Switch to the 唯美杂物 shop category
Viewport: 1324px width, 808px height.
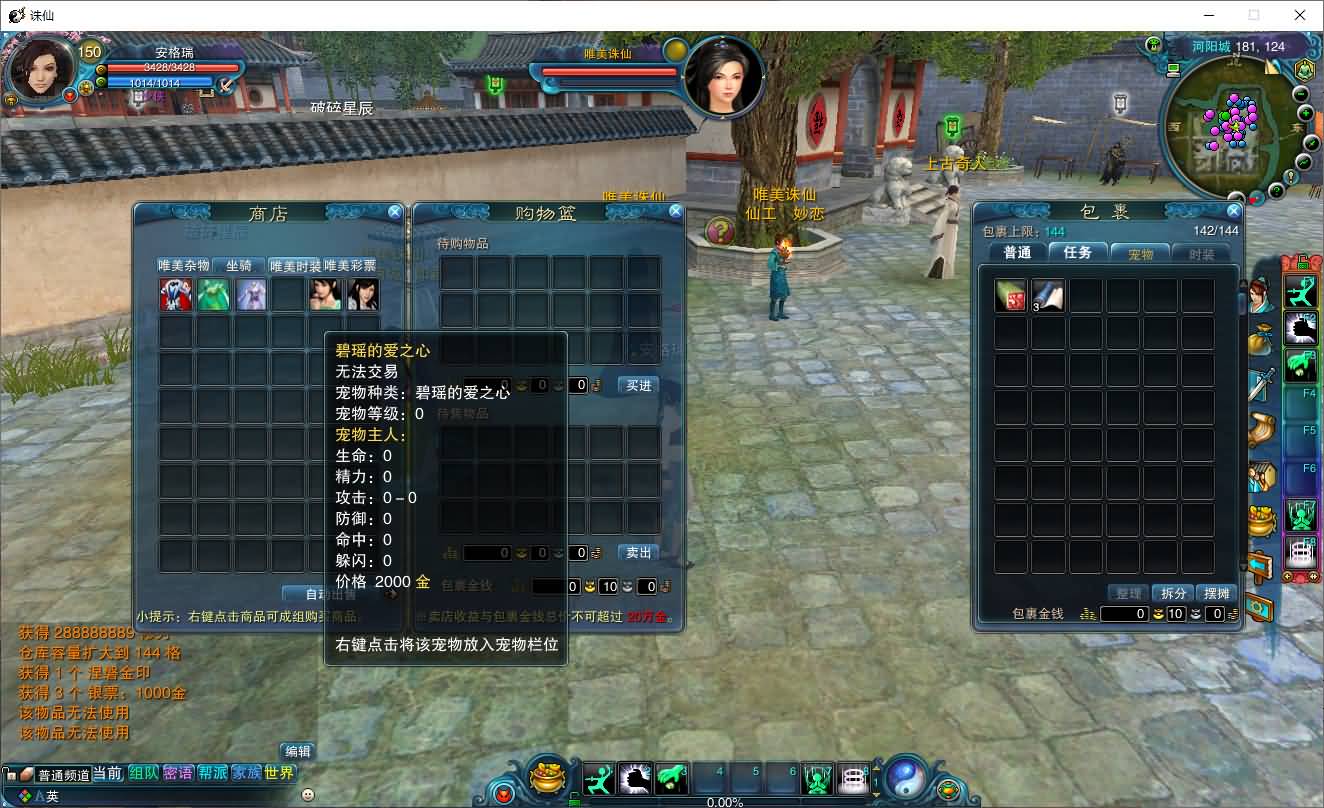click(184, 266)
